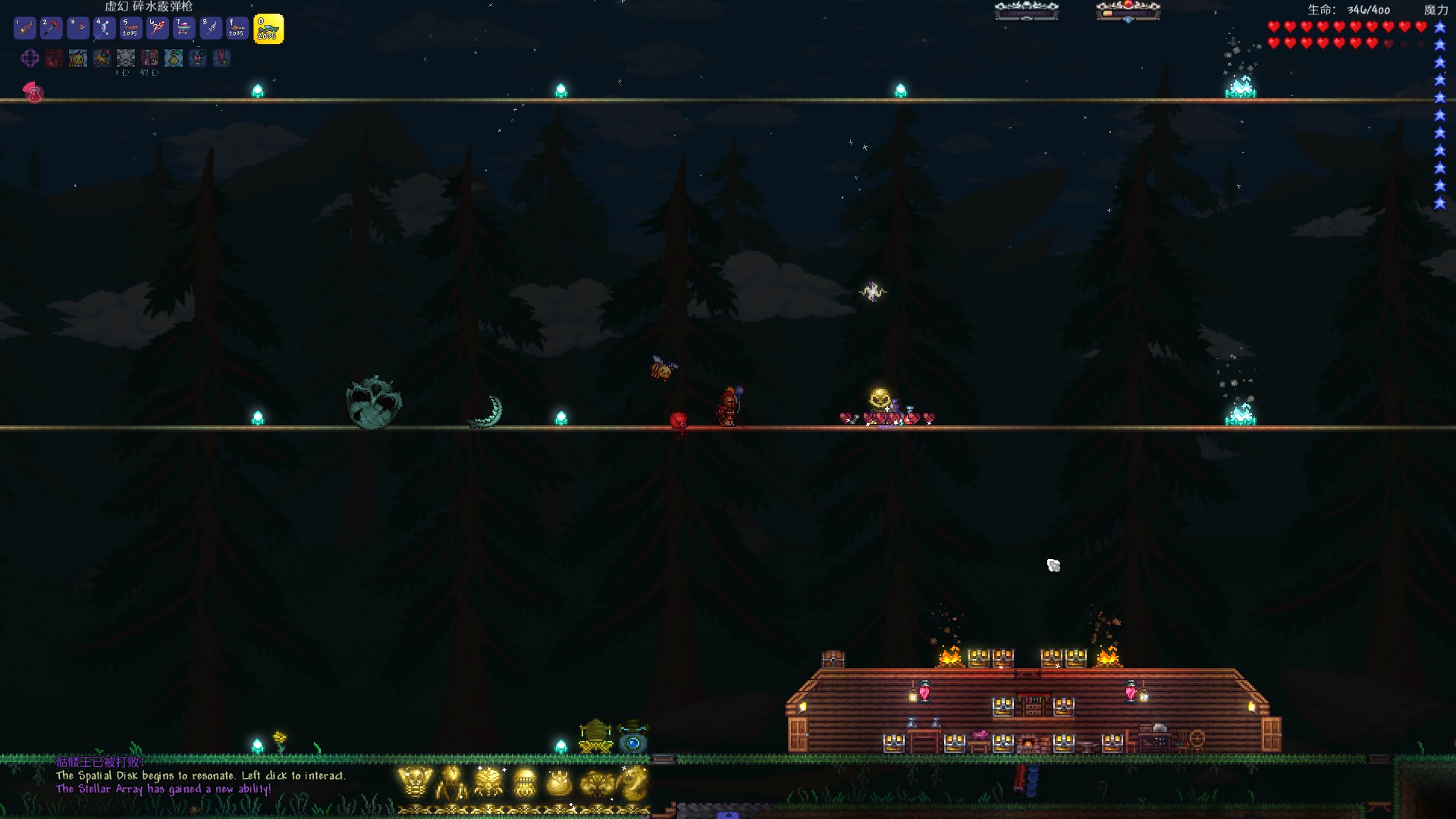Click the campfire buff icon
The width and height of the screenshot is (1456, 819).
(102, 58)
